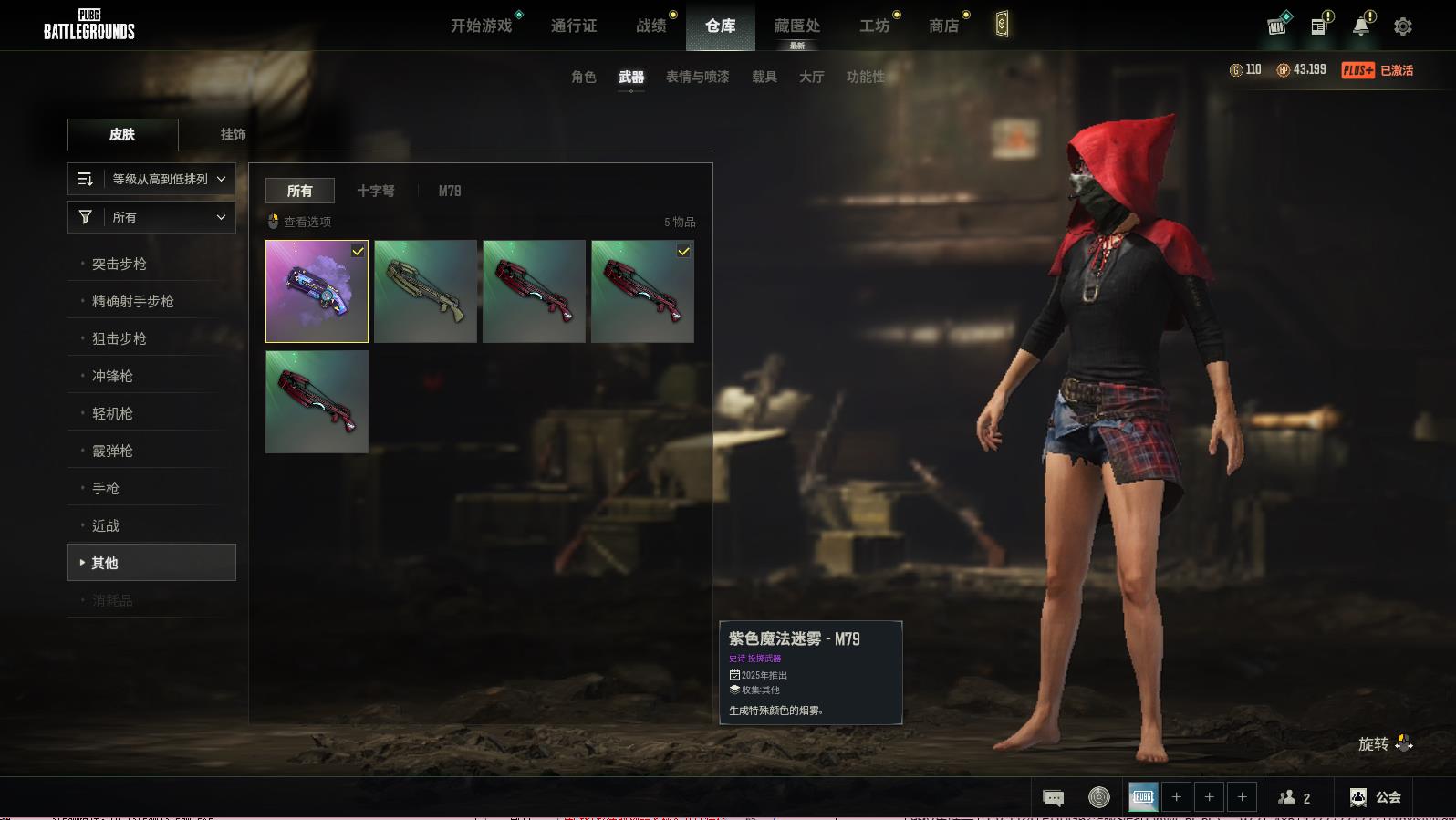Filter skins to 十字弩 crossbow
The image size is (1456, 820).
[375, 191]
